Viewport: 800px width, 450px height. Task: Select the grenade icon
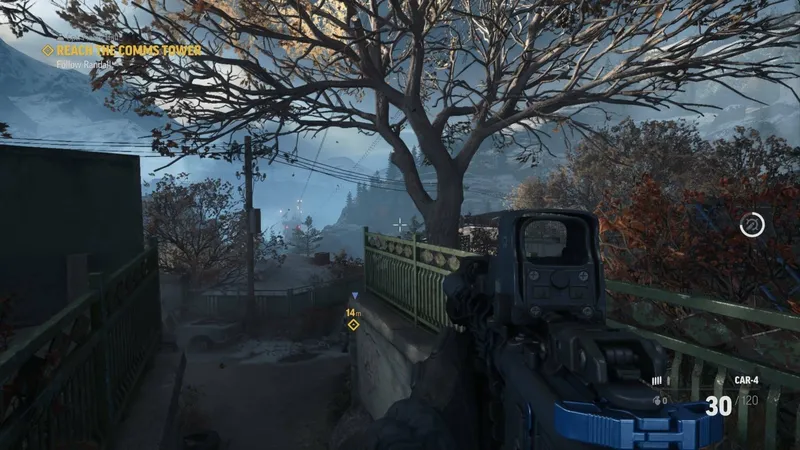(657, 400)
